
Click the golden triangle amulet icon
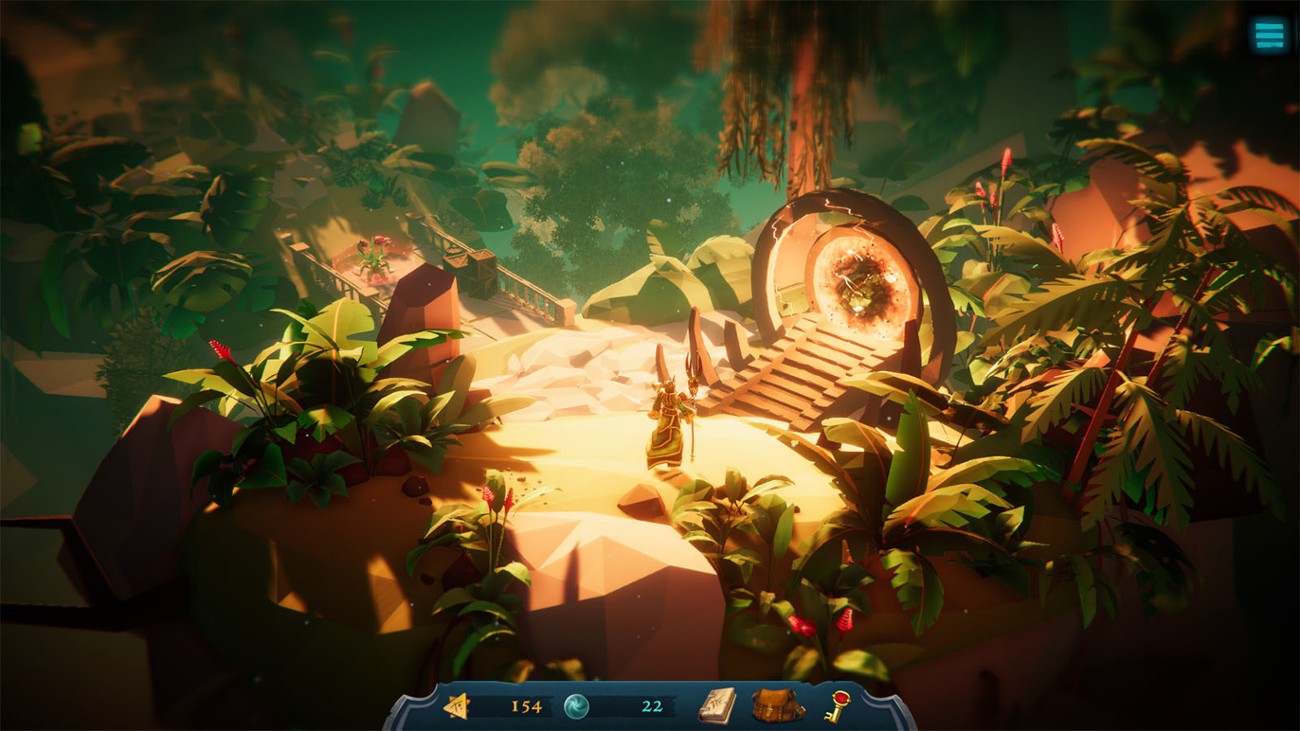tap(459, 705)
